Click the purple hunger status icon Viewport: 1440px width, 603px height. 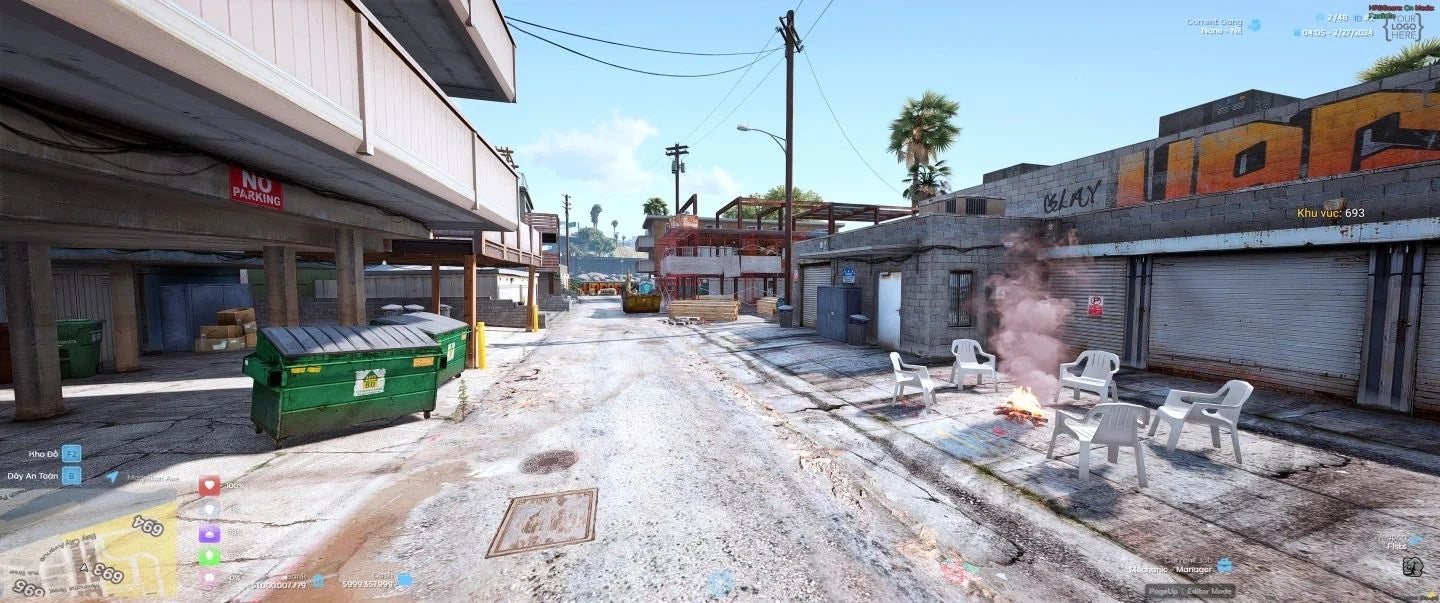click(x=209, y=533)
